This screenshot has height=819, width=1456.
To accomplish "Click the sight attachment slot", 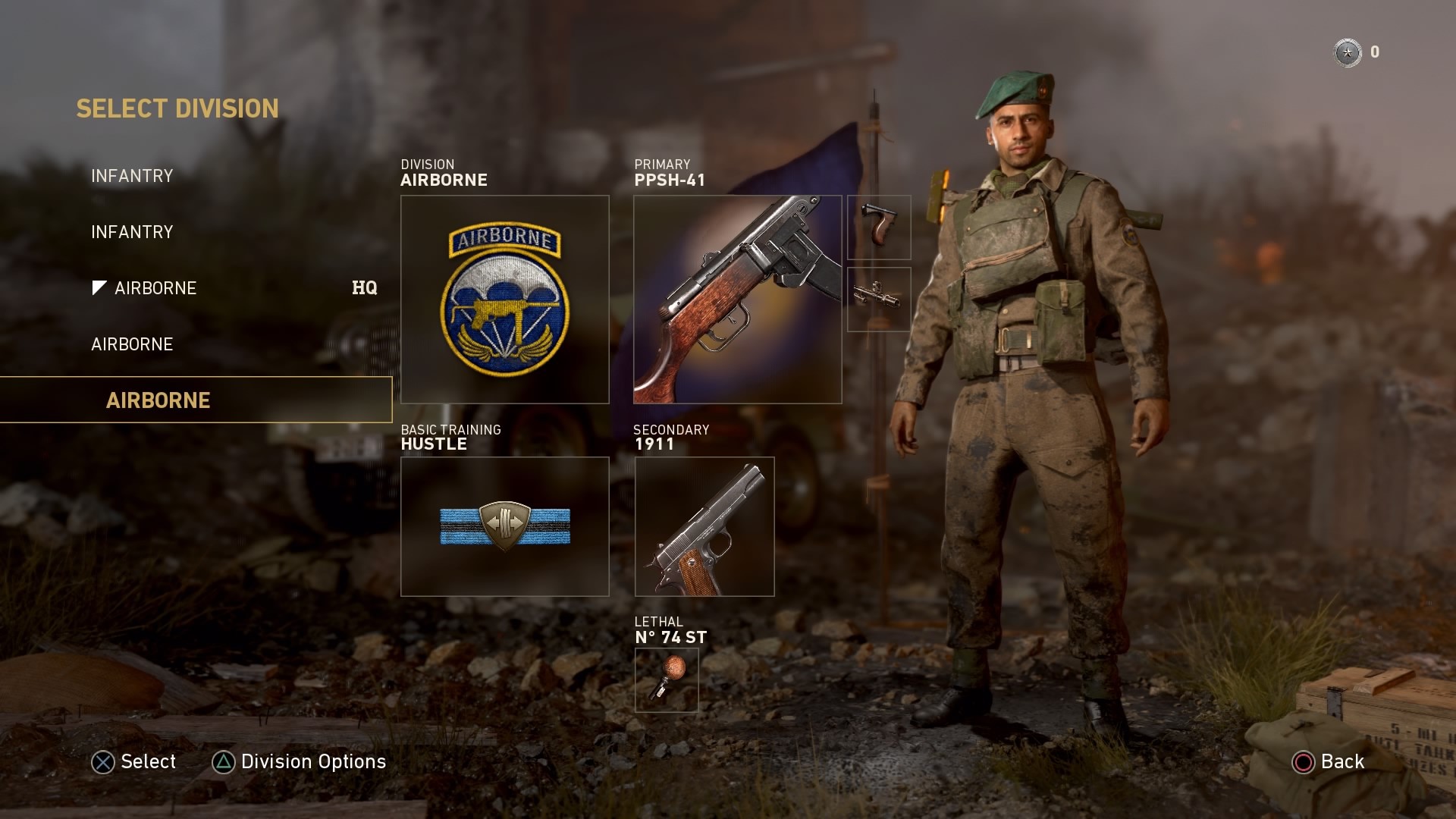I will pyautogui.click(x=879, y=299).
